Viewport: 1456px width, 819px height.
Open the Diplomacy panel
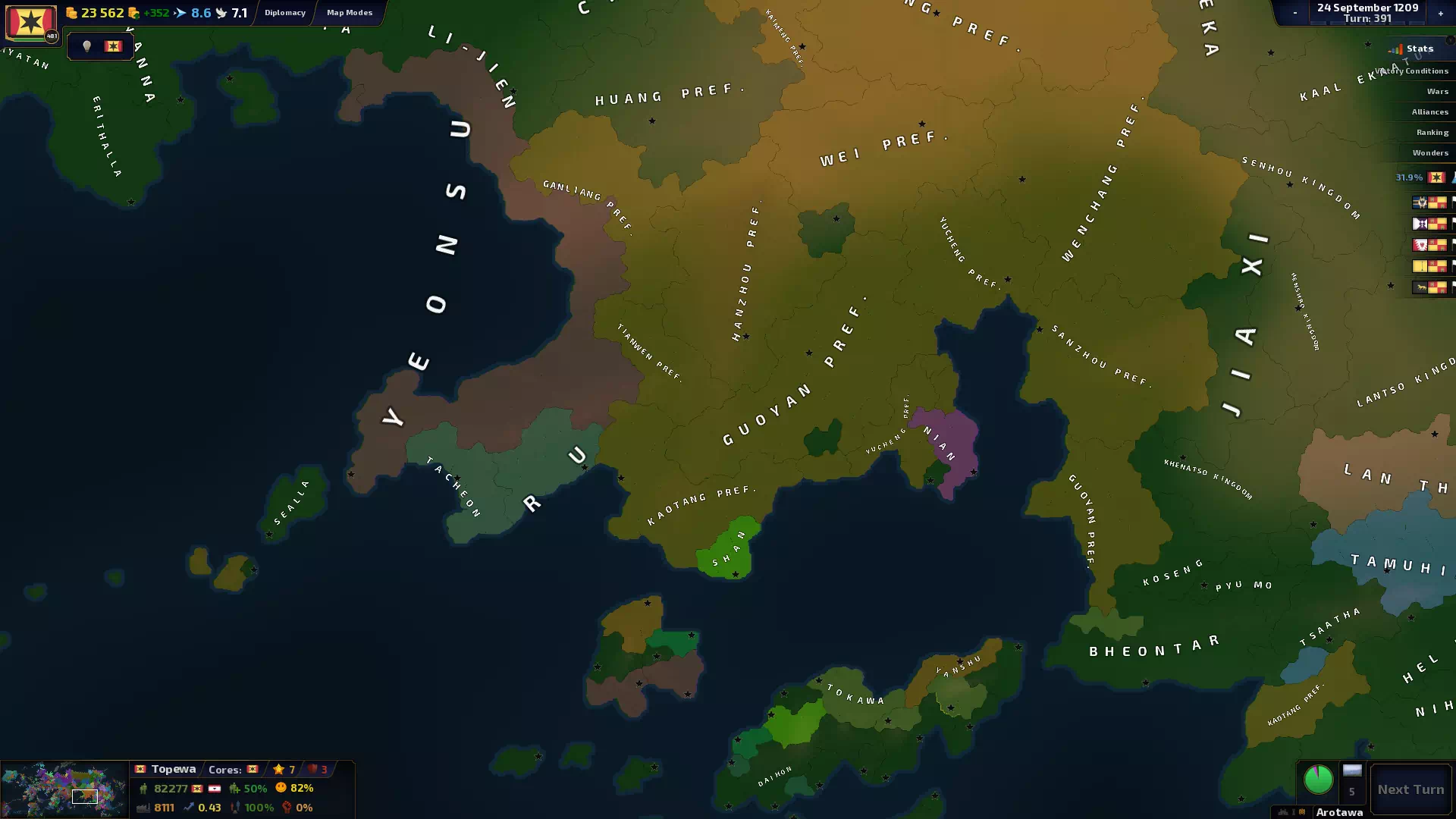[x=285, y=12]
